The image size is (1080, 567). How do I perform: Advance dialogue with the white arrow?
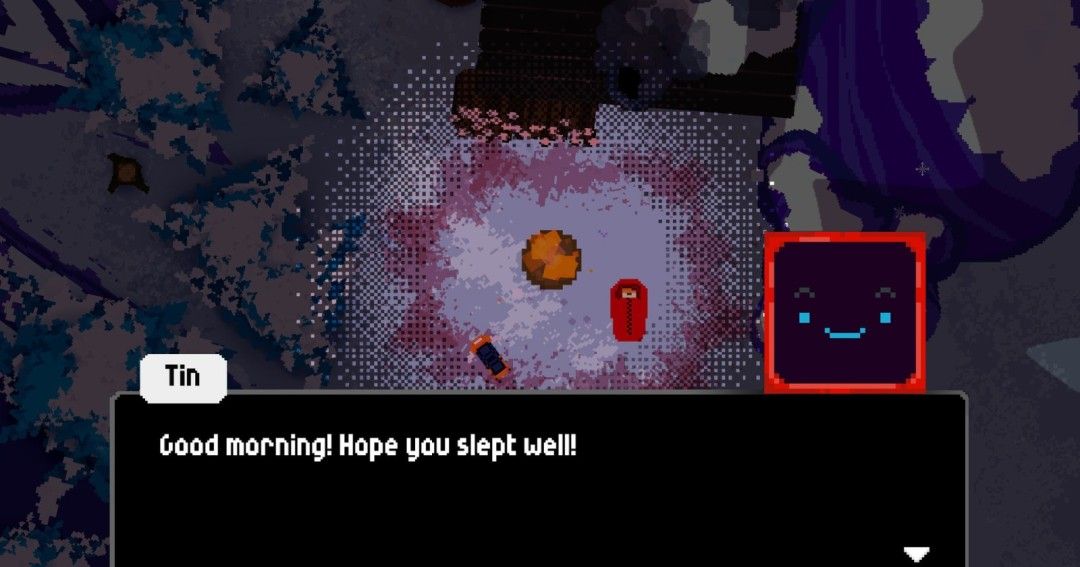pos(916,553)
